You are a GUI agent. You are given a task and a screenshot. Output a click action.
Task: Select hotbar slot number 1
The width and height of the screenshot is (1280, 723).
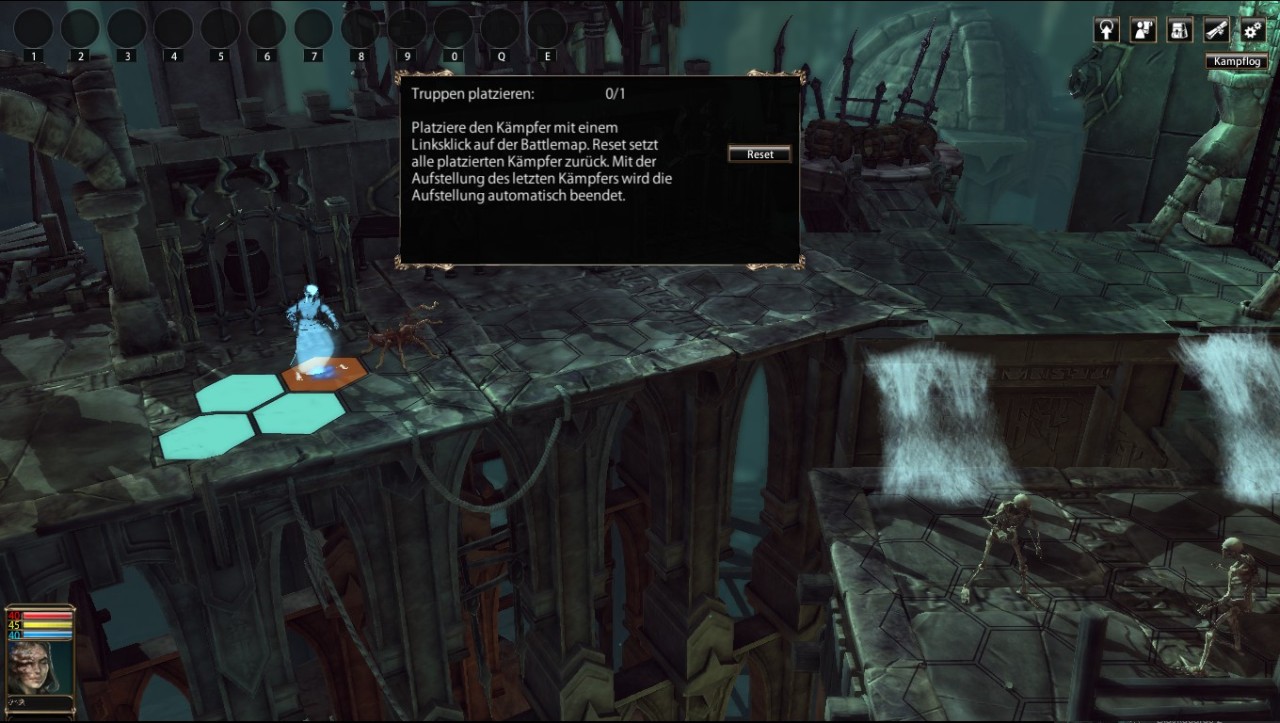33,29
